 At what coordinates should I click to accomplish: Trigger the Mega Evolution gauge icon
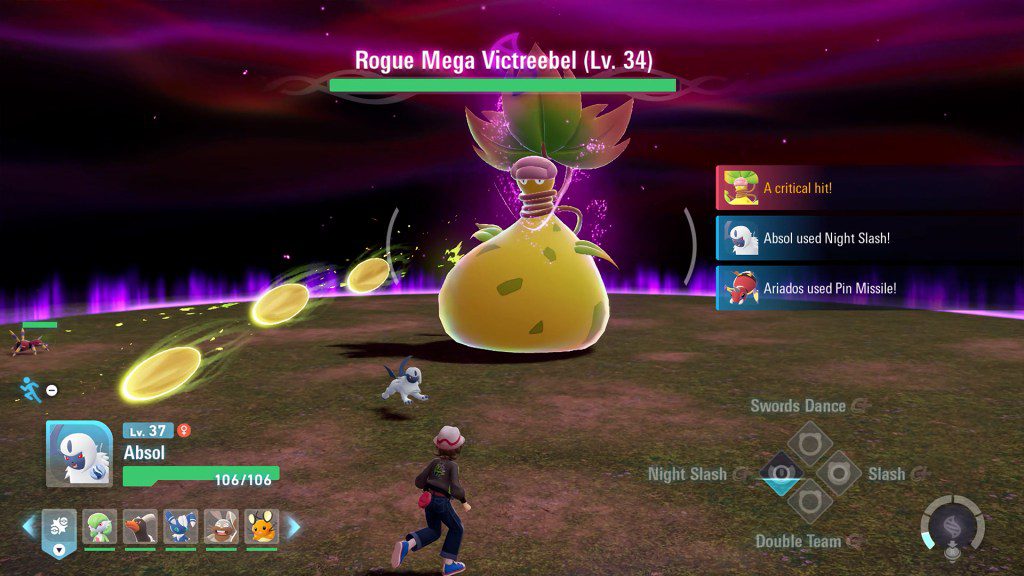point(951,524)
